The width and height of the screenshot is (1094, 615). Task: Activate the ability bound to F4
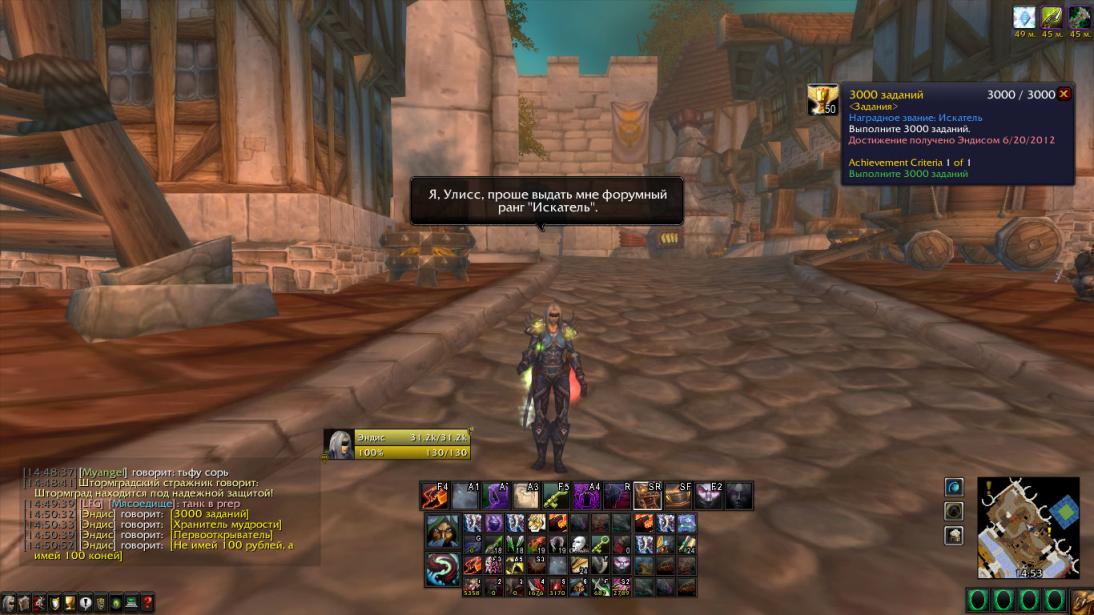pyautogui.click(x=435, y=495)
